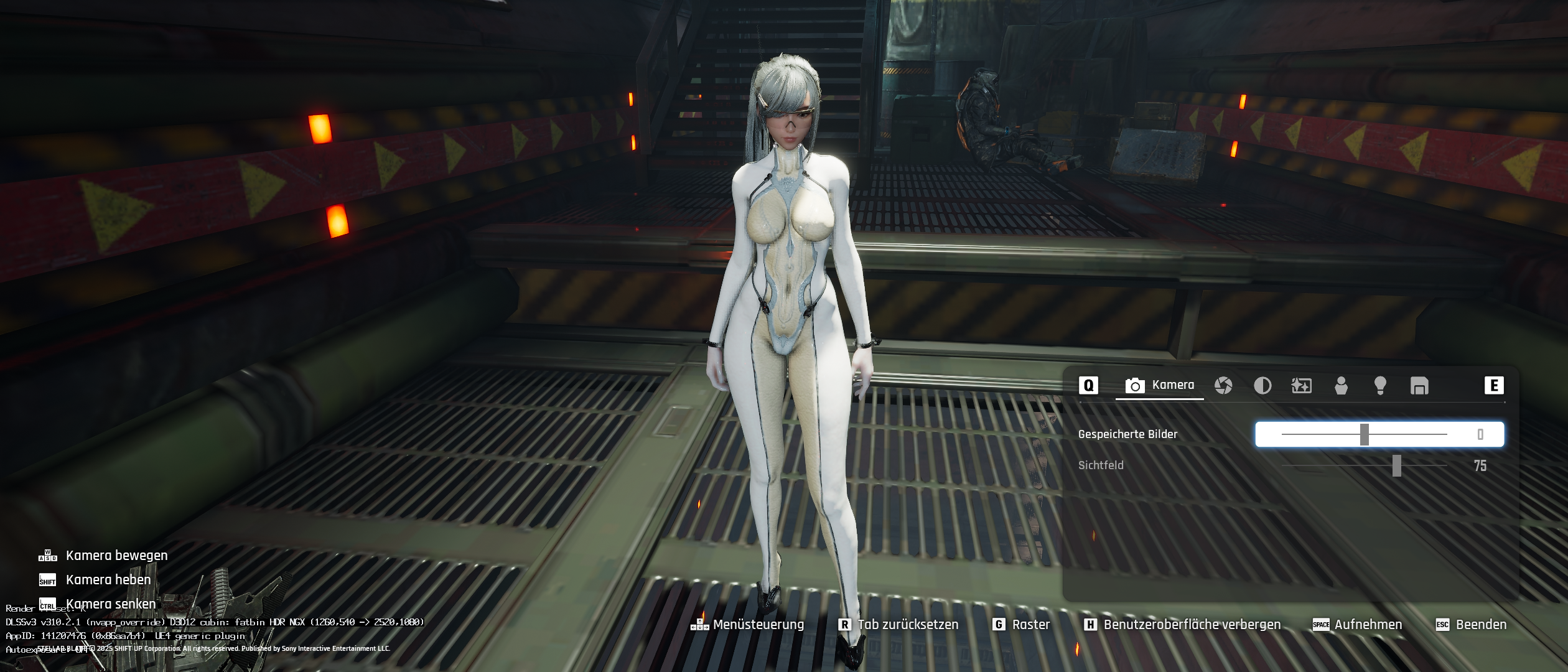Viewport: 1568px width, 672px height.
Task: Reset settings with Tab zurücksetzen
Action: (898, 625)
